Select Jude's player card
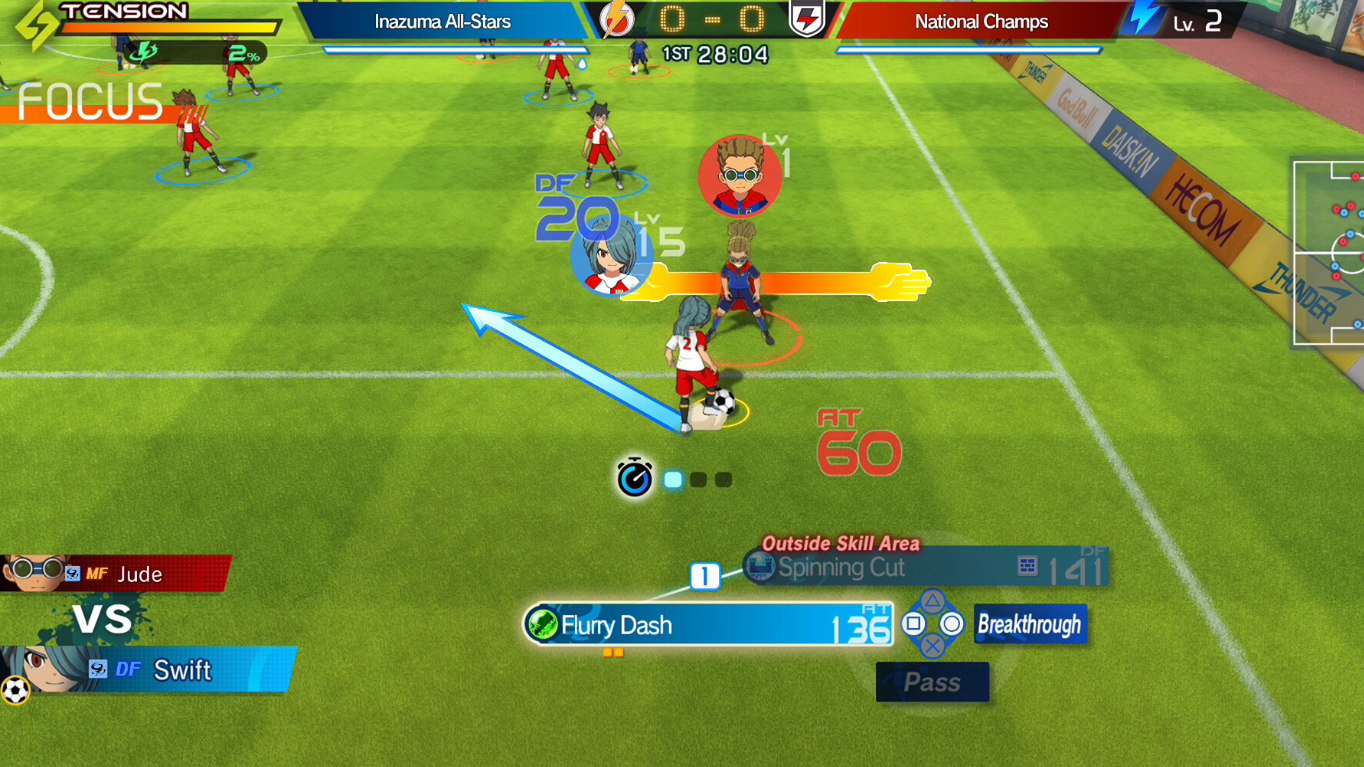Image resolution: width=1364 pixels, height=767 pixels. coord(115,574)
